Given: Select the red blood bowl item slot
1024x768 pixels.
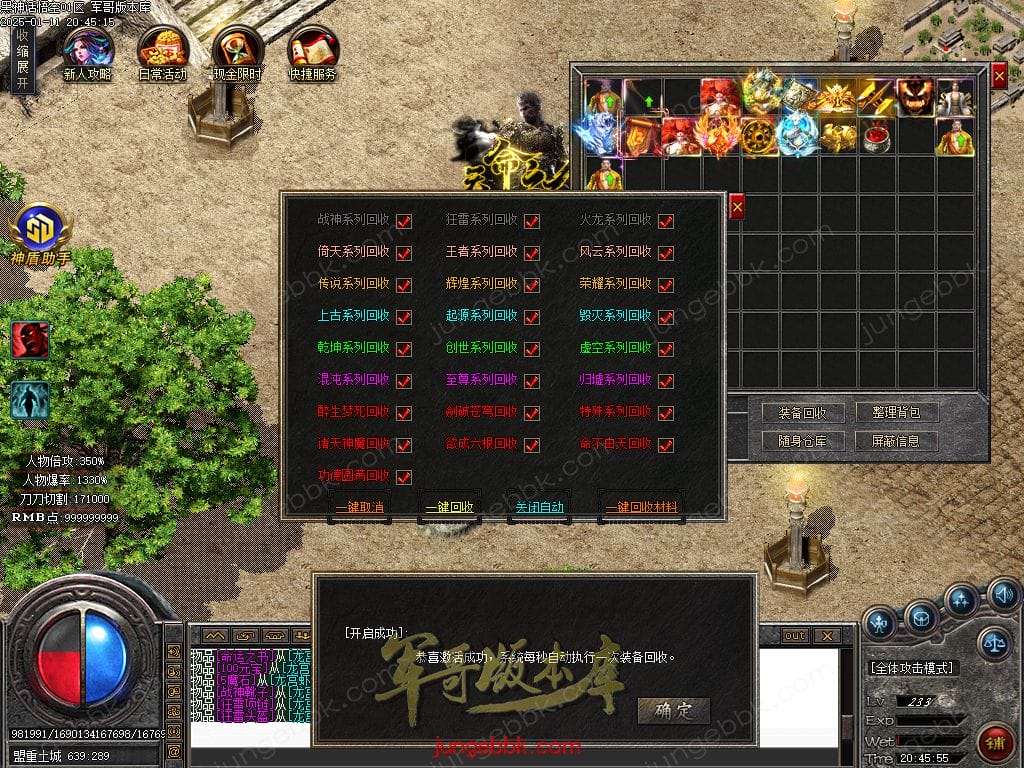Looking at the screenshot, I should 877,136.
